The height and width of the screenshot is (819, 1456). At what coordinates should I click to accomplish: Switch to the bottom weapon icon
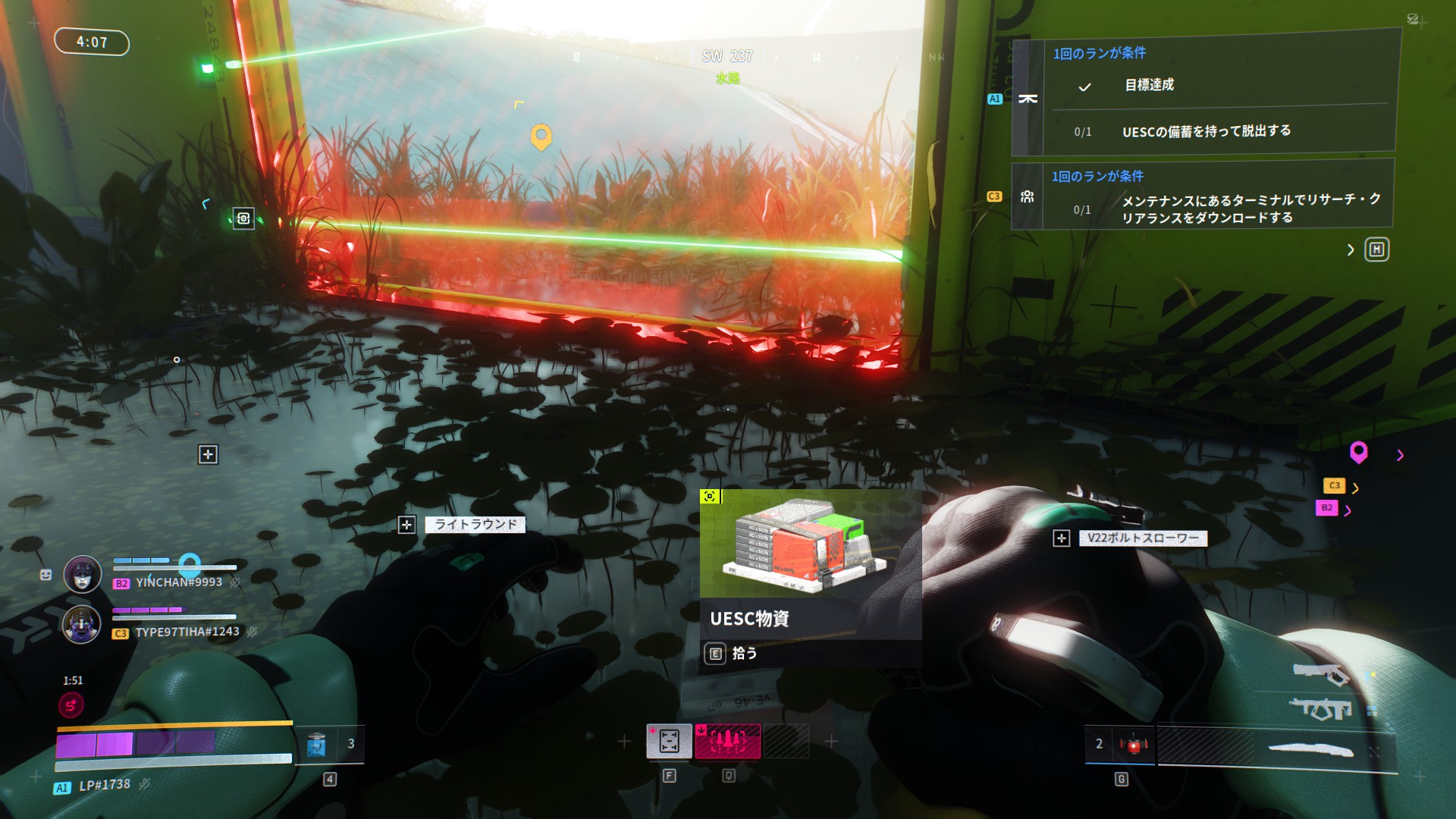[1310, 750]
